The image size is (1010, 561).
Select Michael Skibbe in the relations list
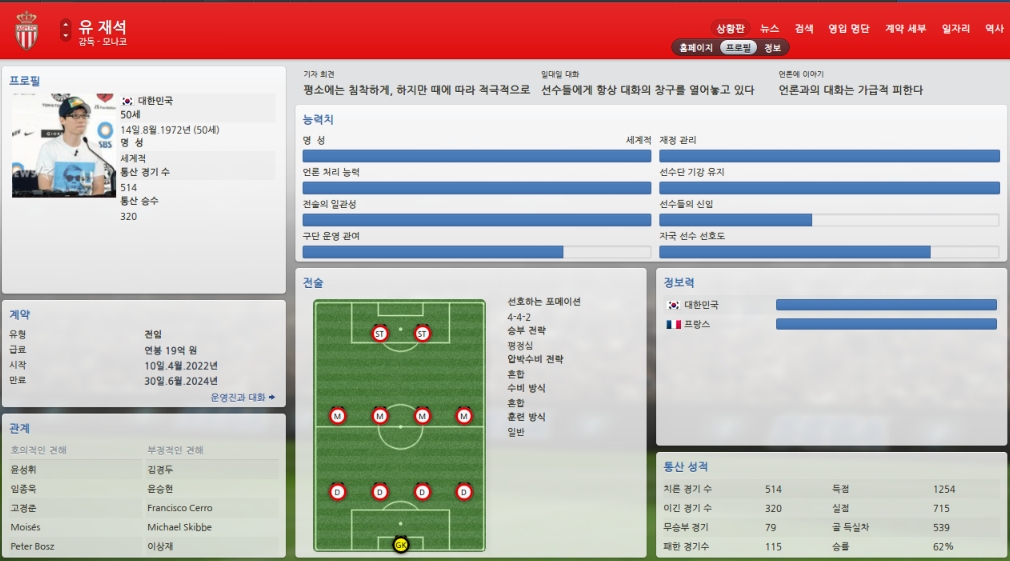pos(179,527)
